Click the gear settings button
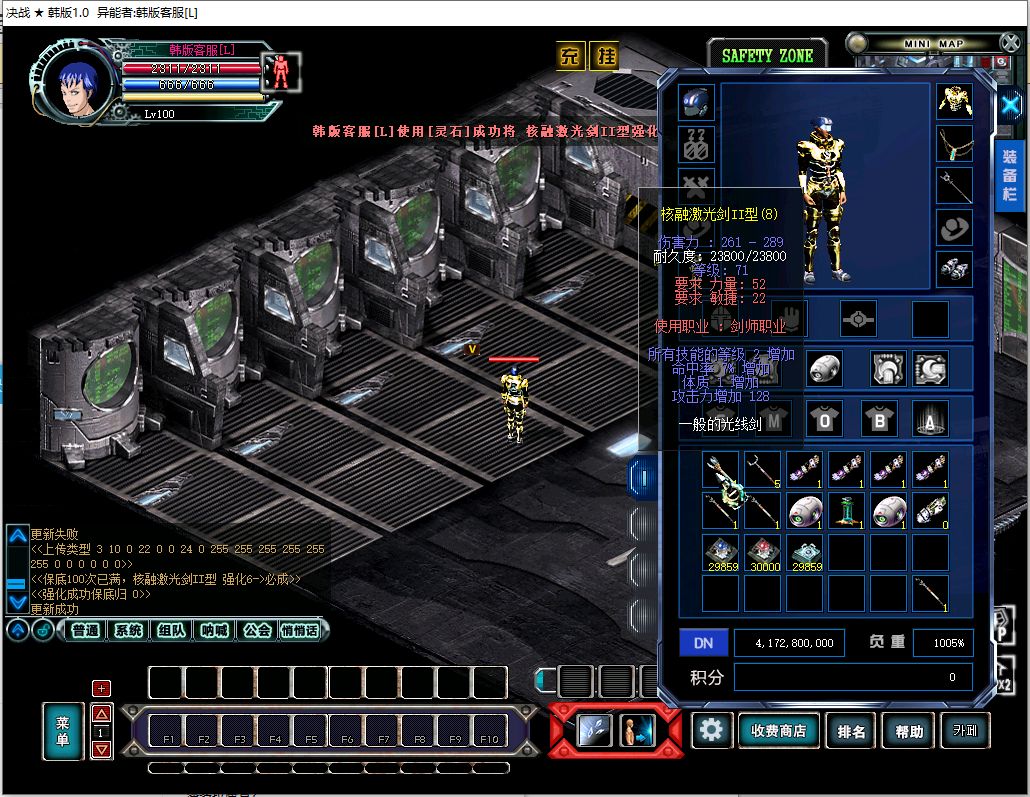Image resolution: width=1030 pixels, height=797 pixels. pos(711,730)
